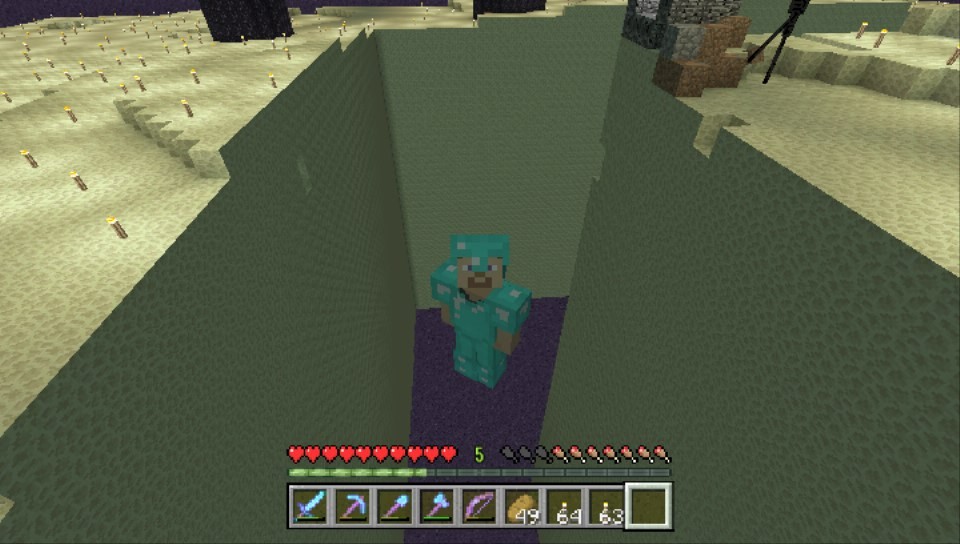960x544 pixels.
Task: Click the highlighted empty hotbar slot
Action: [x=649, y=507]
